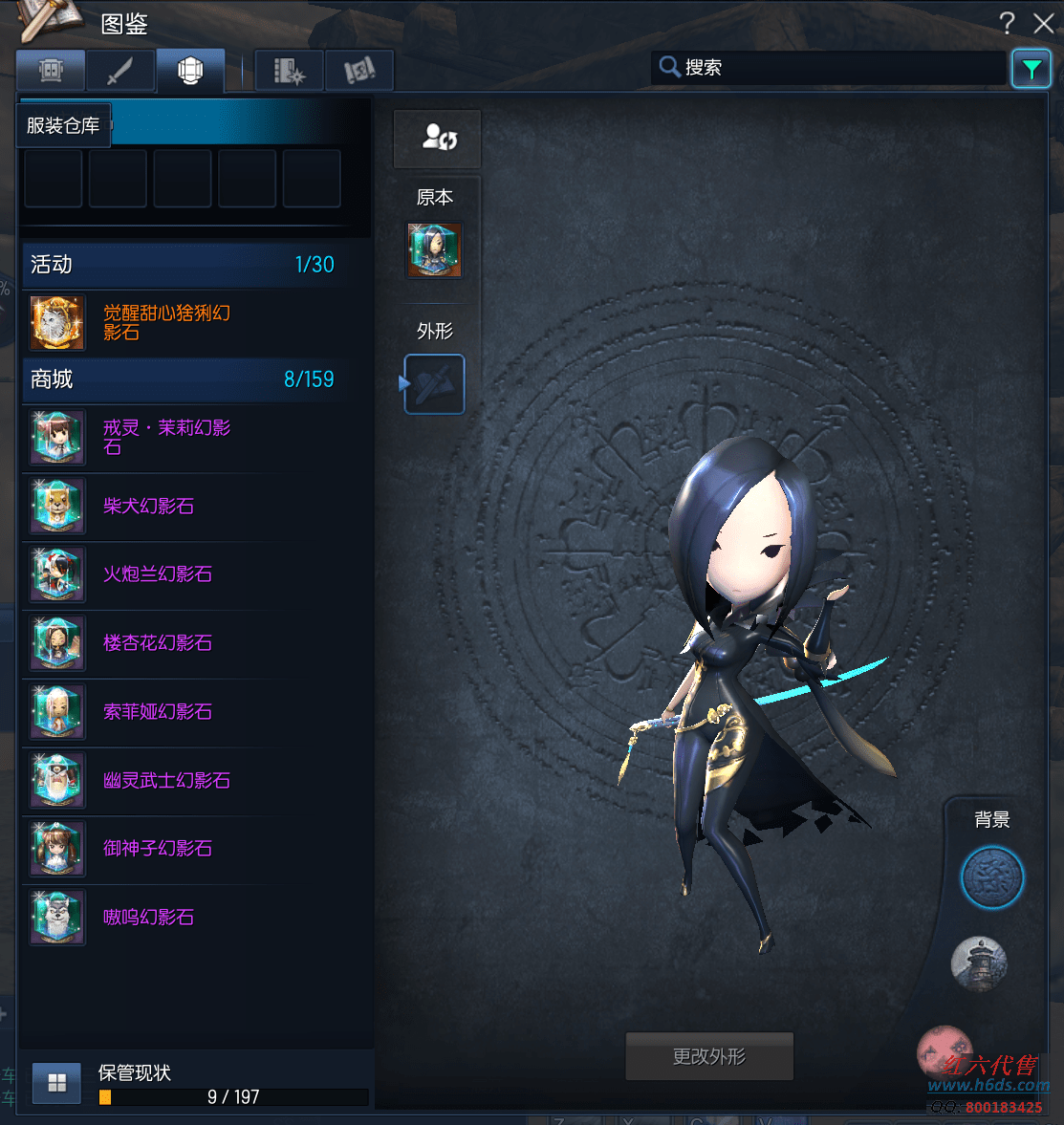Choose the blue circular emblem background

point(991,877)
